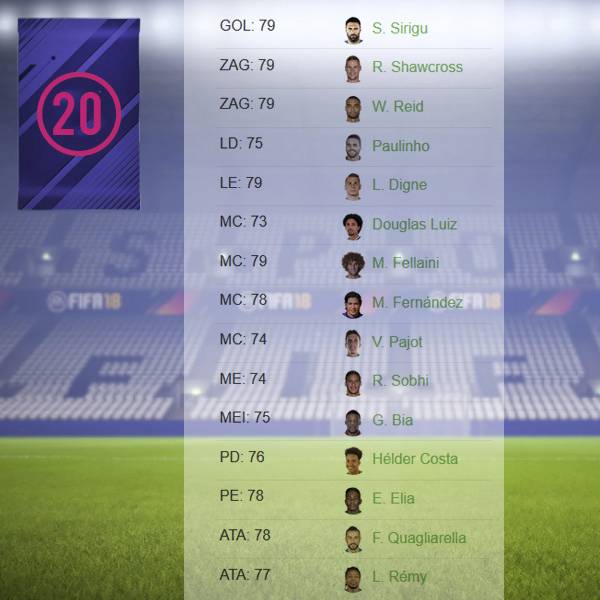The width and height of the screenshot is (600, 600).
Task: Select R. Shawcross from the list
Action: [x=417, y=68]
